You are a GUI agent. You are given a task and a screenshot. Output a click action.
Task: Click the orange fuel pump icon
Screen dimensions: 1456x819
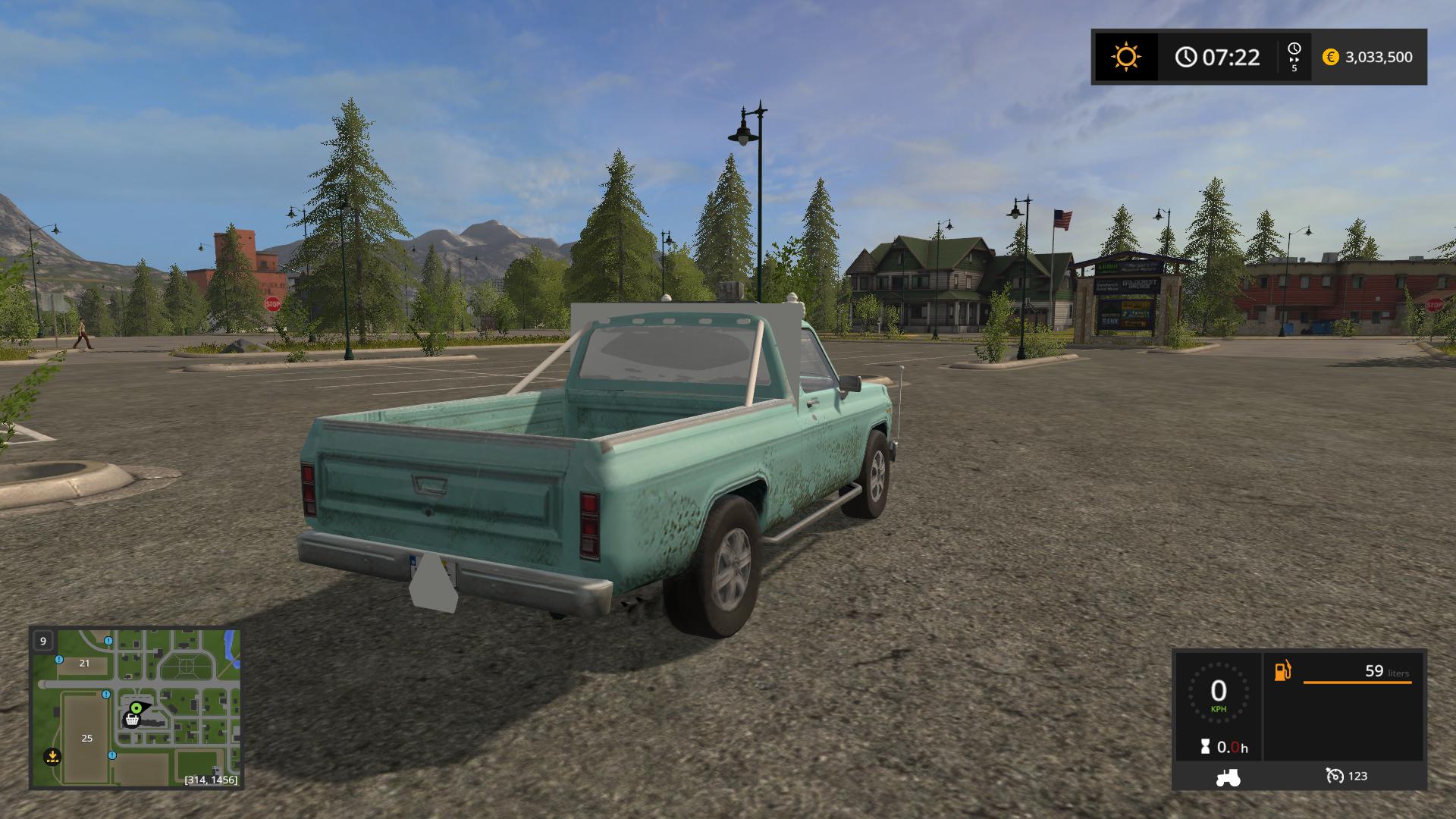coord(1282,671)
